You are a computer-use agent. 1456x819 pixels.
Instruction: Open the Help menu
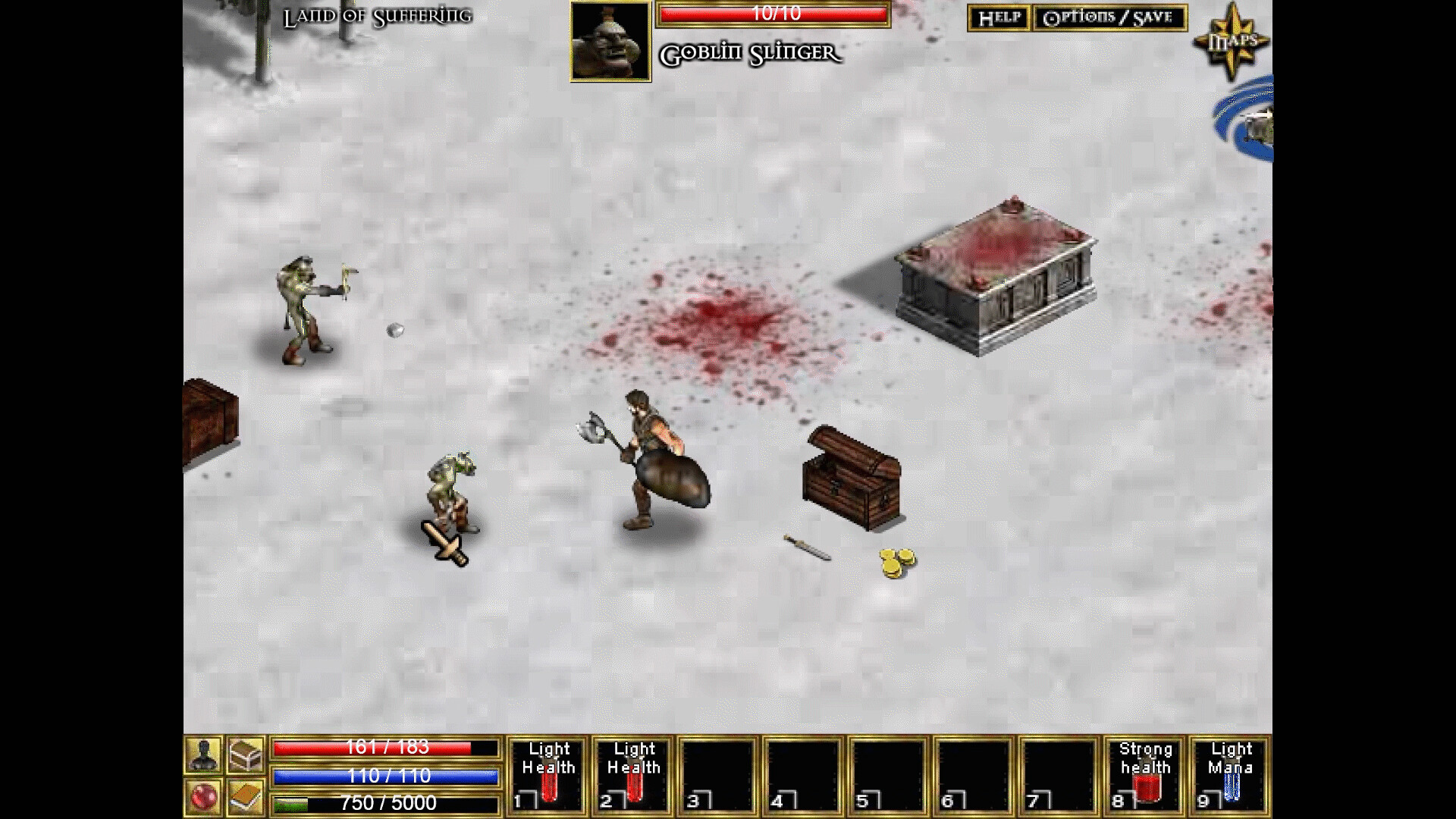(999, 17)
